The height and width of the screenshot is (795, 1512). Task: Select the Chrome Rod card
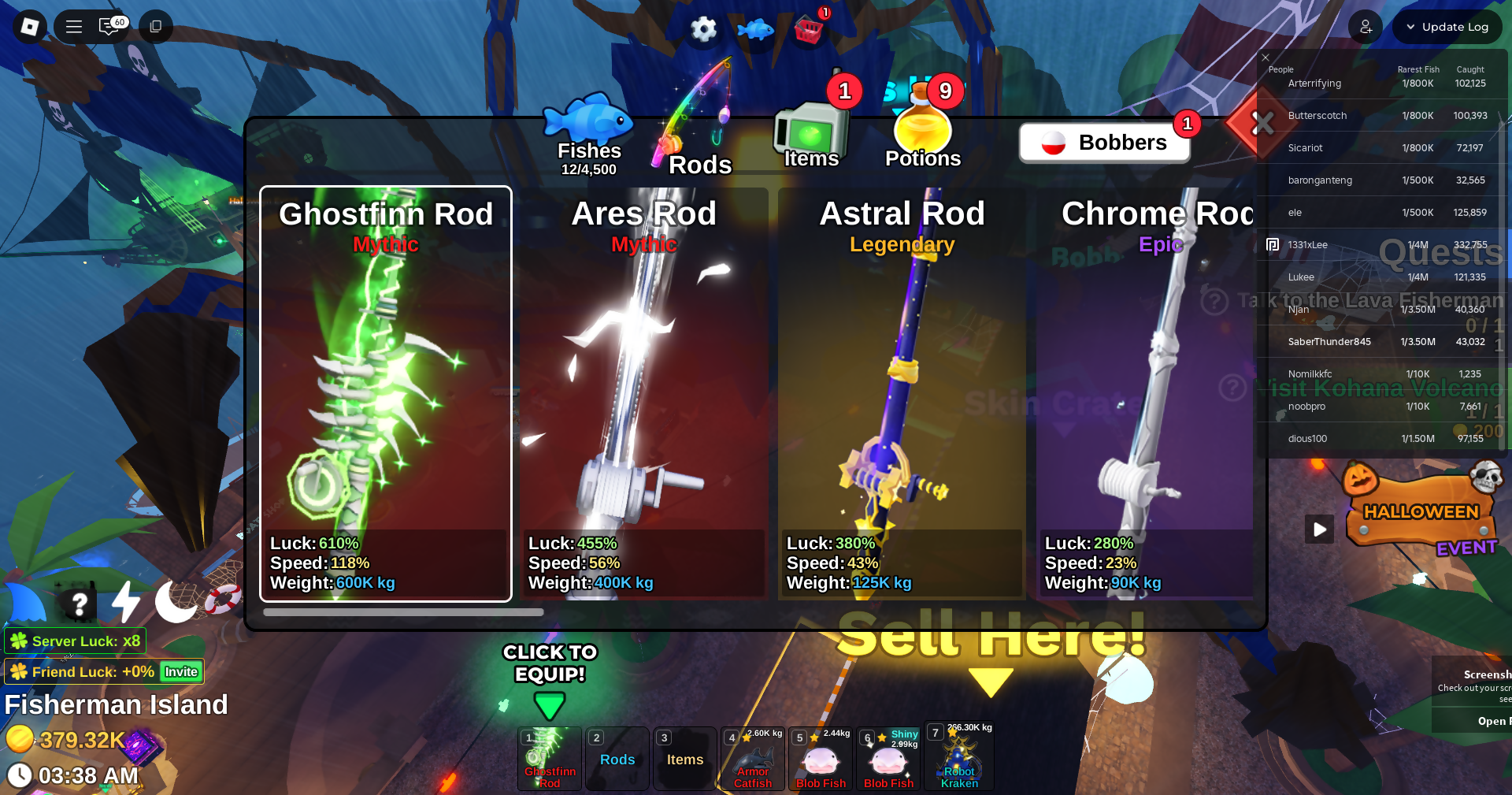[1146, 394]
